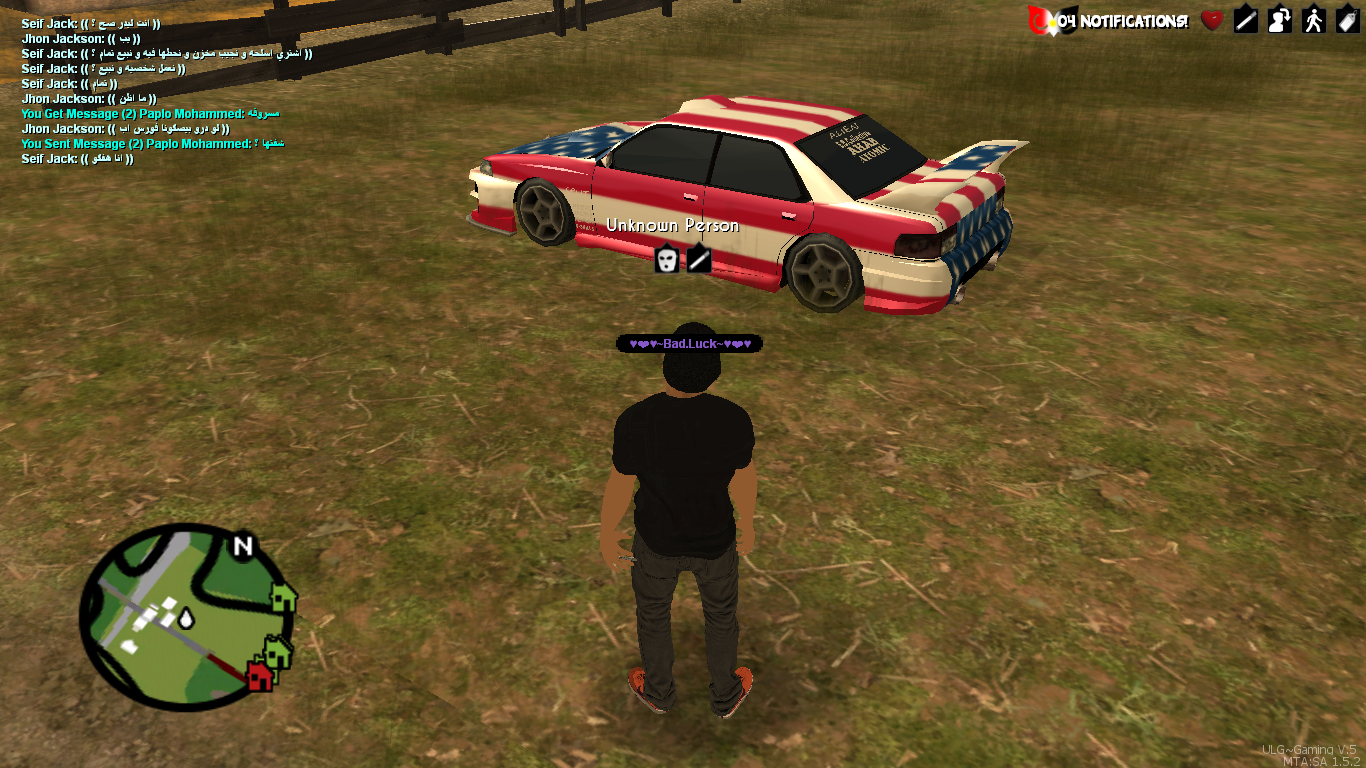This screenshot has width=1366, height=768.
Task: Click the cigarette icon under Unknown Person
Action: (699, 260)
